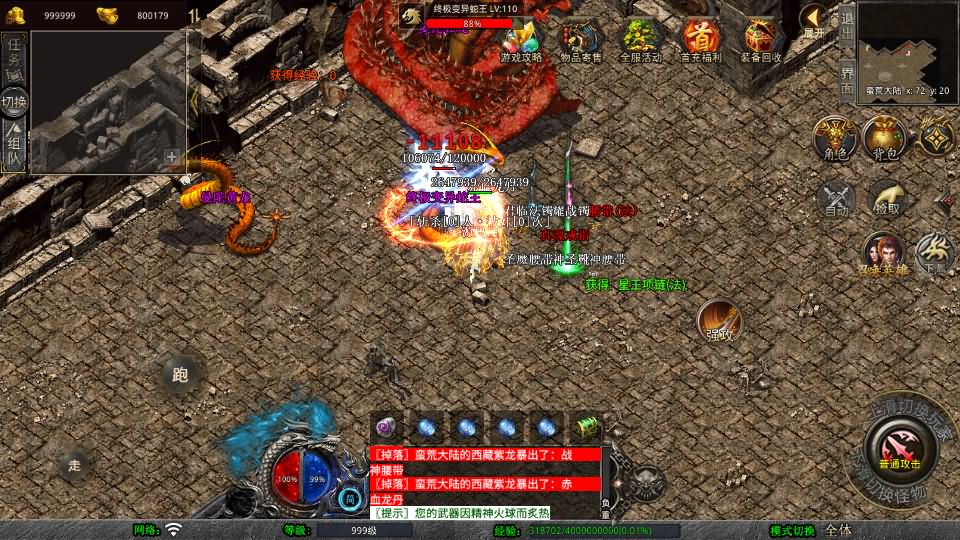
Task: Click the 界面 interface tab
Action: (x=846, y=79)
